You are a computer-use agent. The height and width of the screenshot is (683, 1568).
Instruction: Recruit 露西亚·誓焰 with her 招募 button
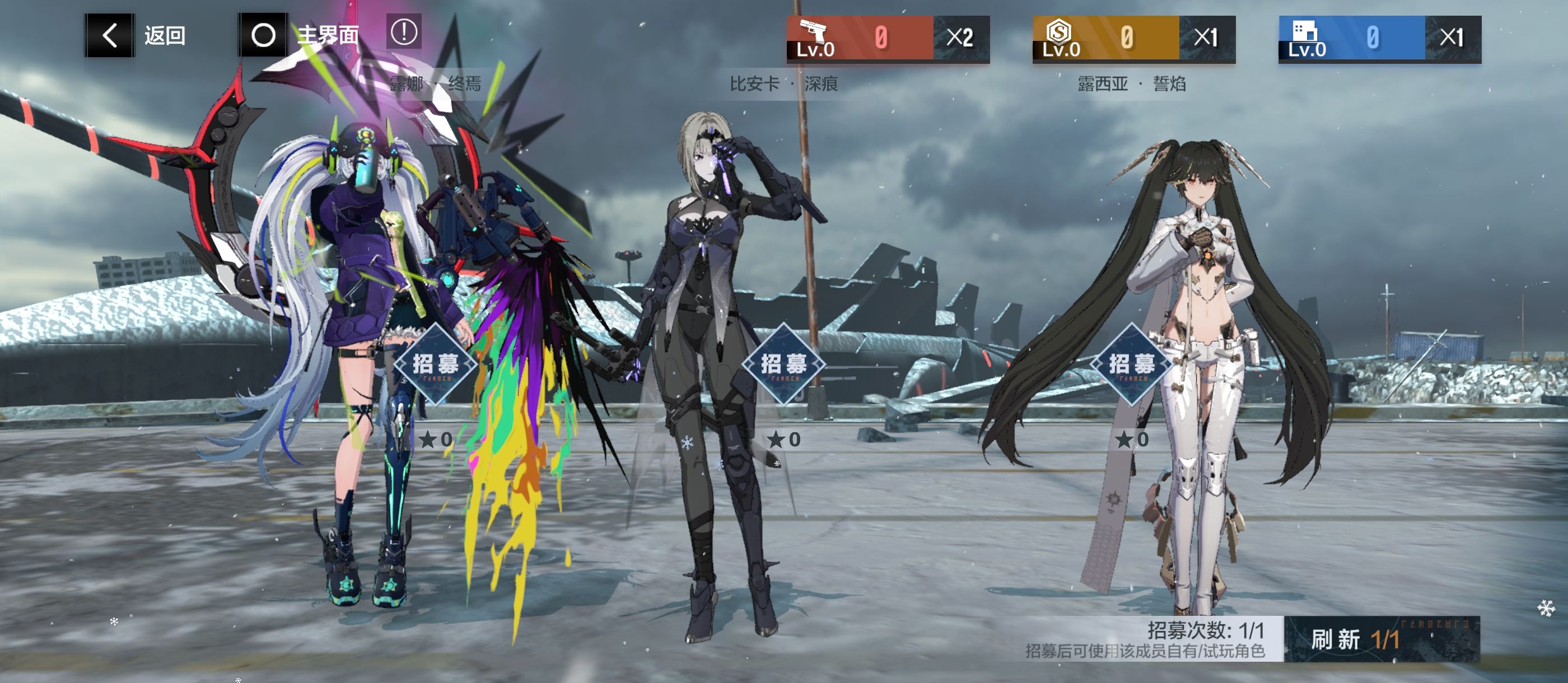click(x=1132, y=364)
